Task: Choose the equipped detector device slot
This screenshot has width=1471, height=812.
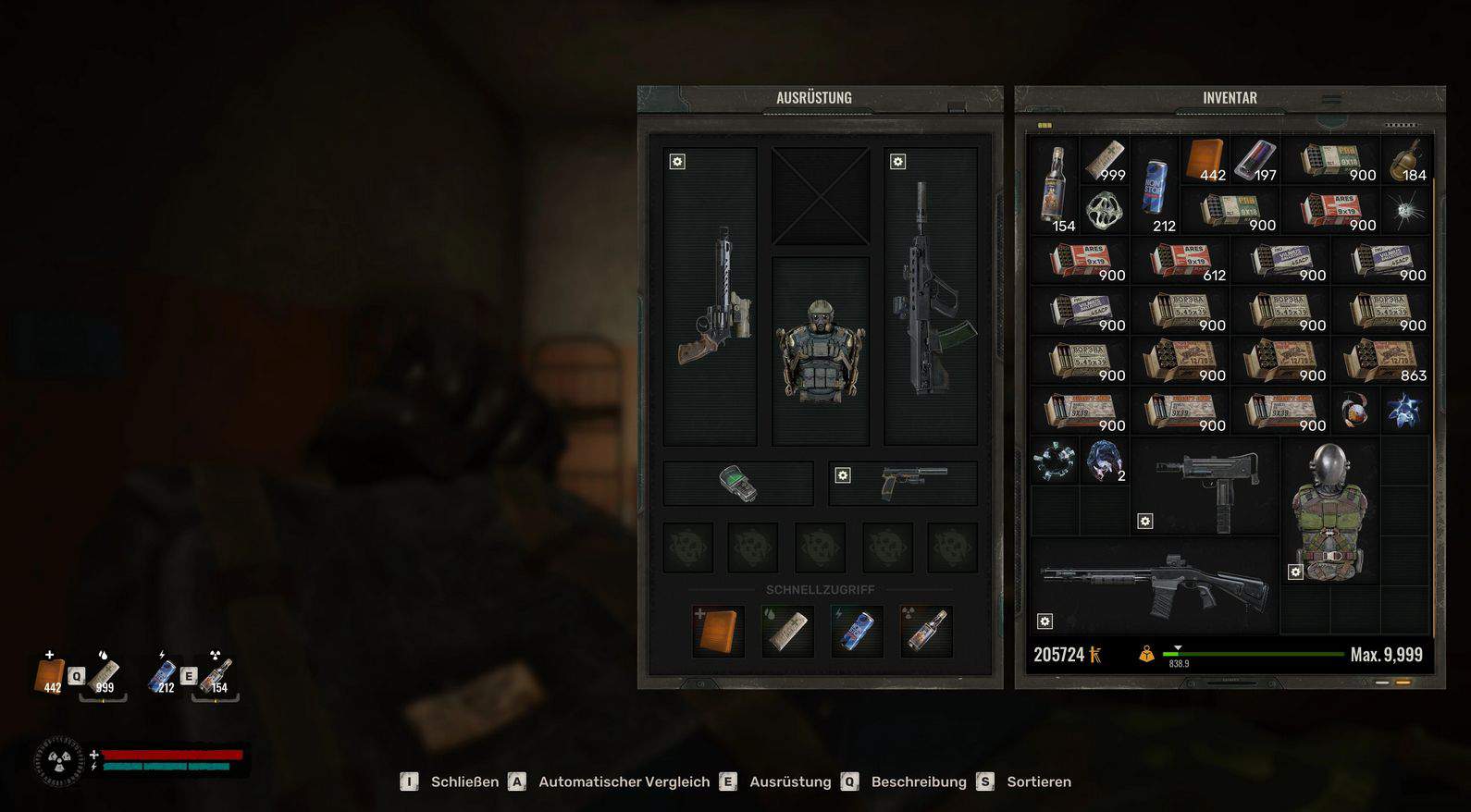Action: [738, 483]
